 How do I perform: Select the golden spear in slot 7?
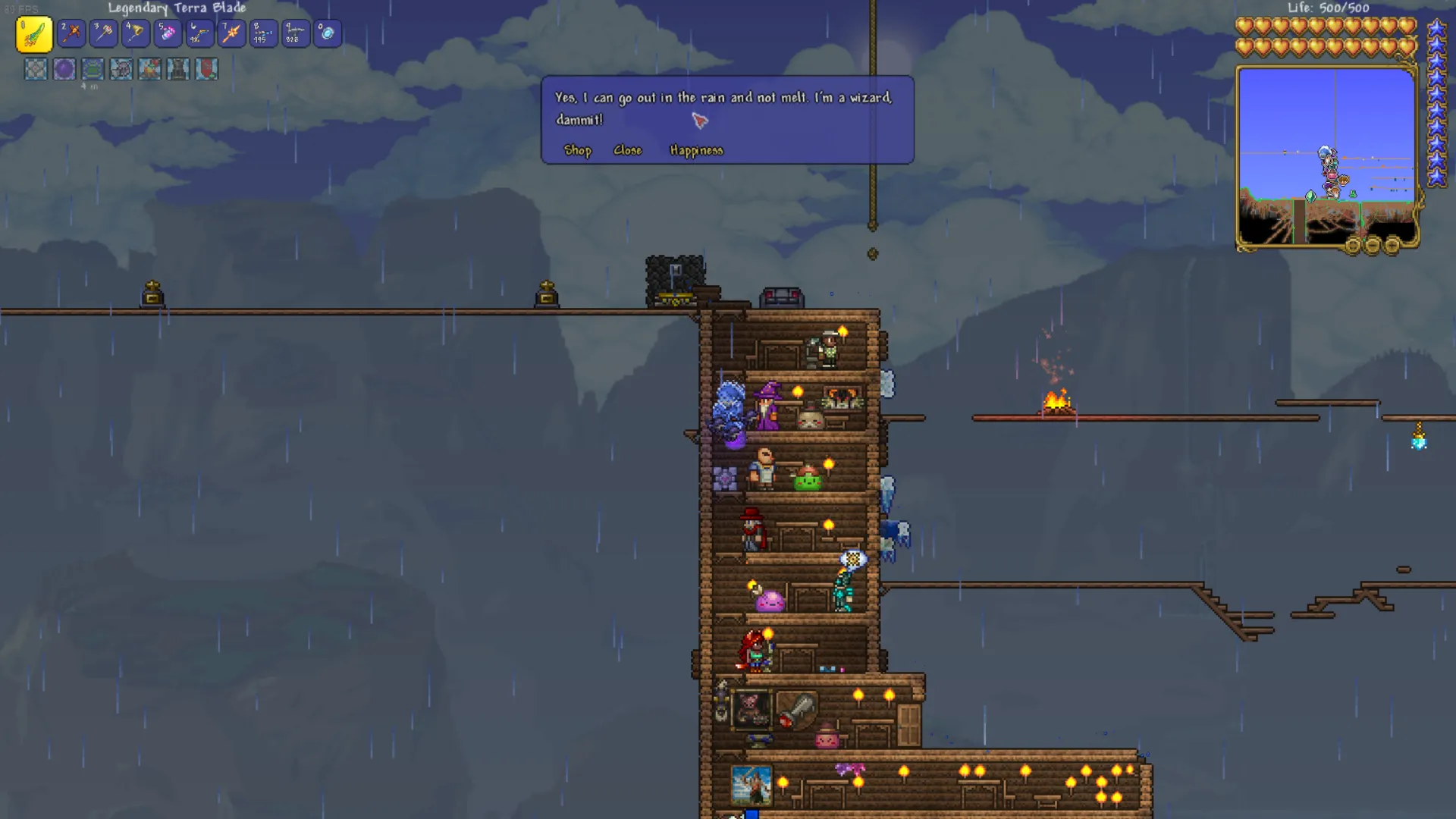231,33
